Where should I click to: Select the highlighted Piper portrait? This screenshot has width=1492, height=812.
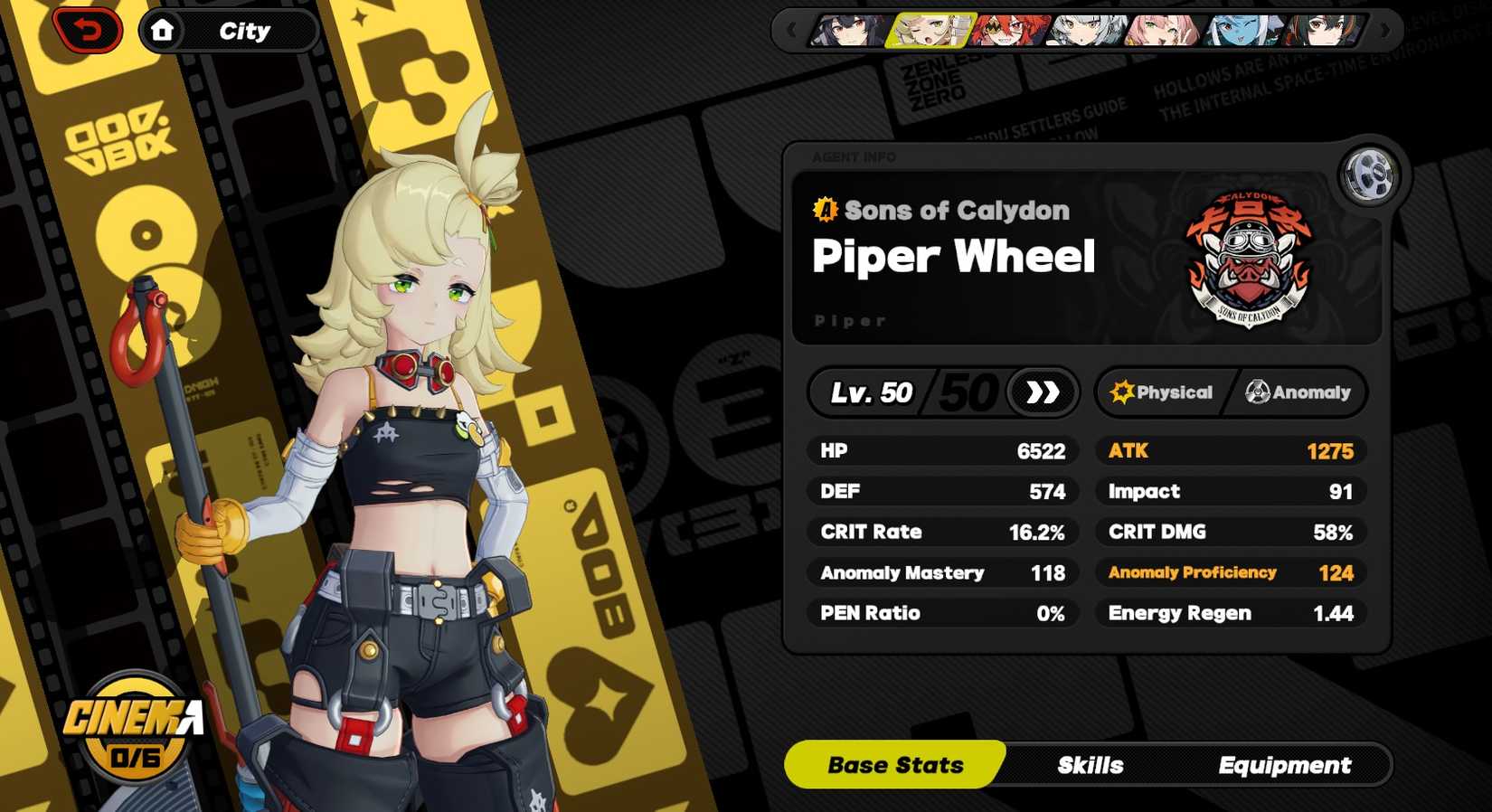click(x=930, y=31)
